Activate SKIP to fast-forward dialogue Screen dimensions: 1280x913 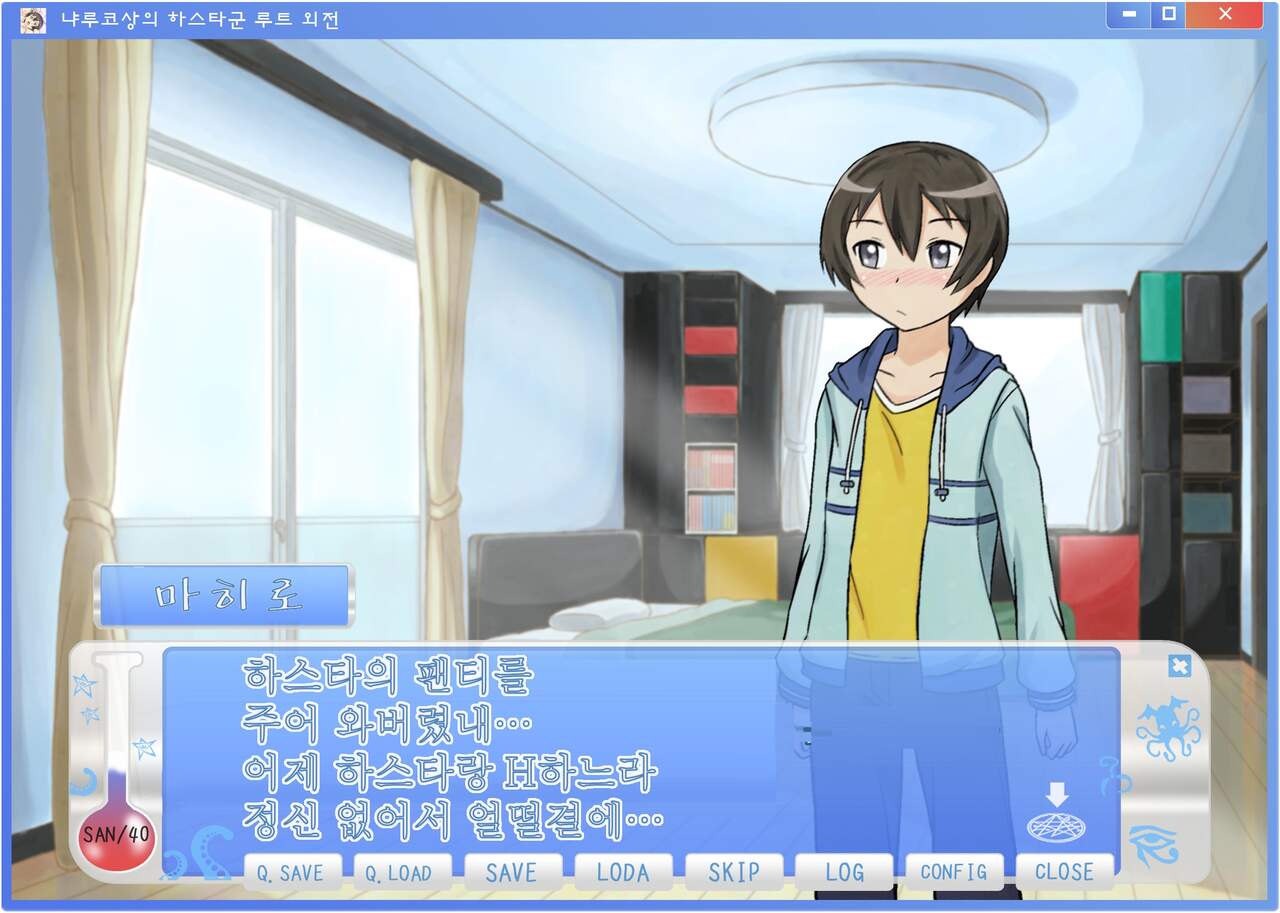coord(733,872)
